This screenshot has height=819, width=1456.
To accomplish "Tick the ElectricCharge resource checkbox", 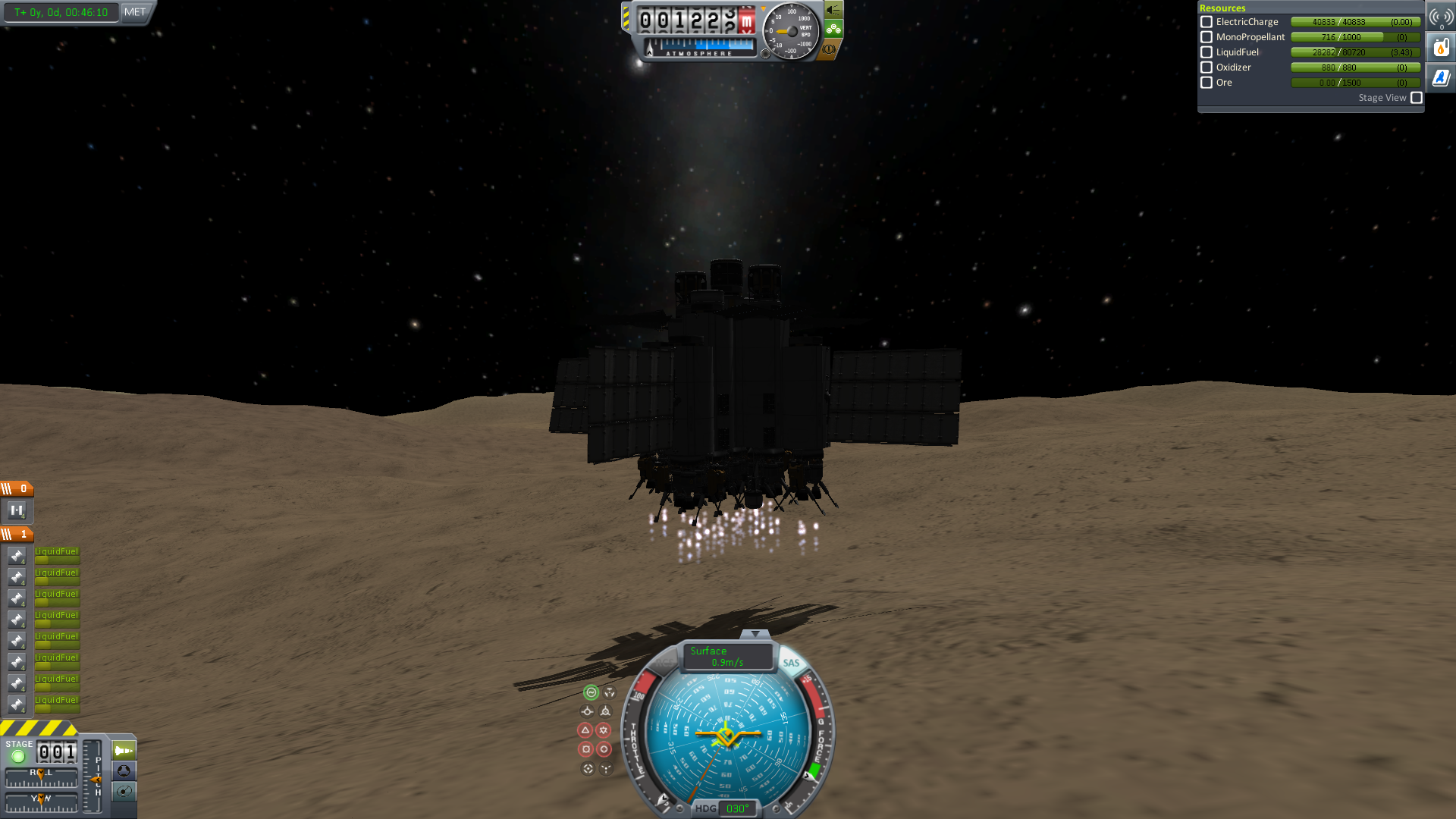I will [1207, 22].
